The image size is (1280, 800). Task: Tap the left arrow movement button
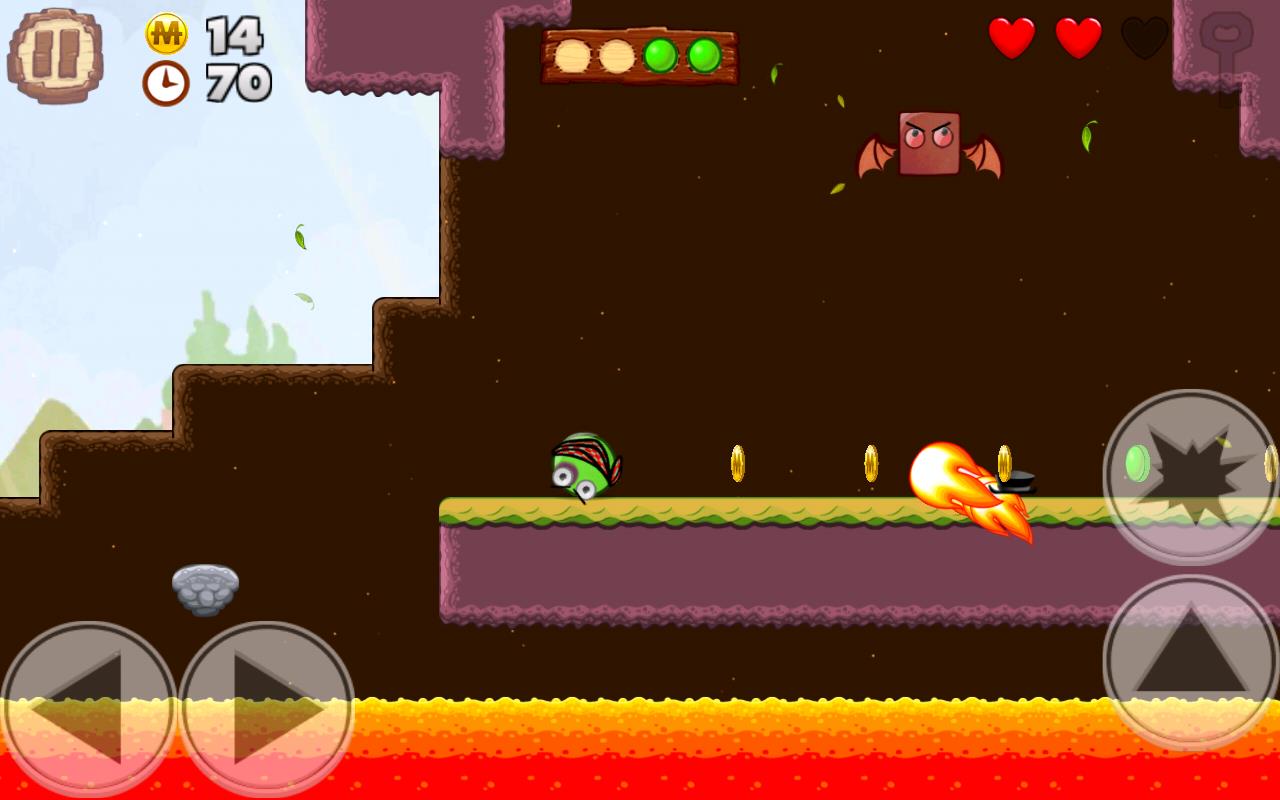point(88,708)
